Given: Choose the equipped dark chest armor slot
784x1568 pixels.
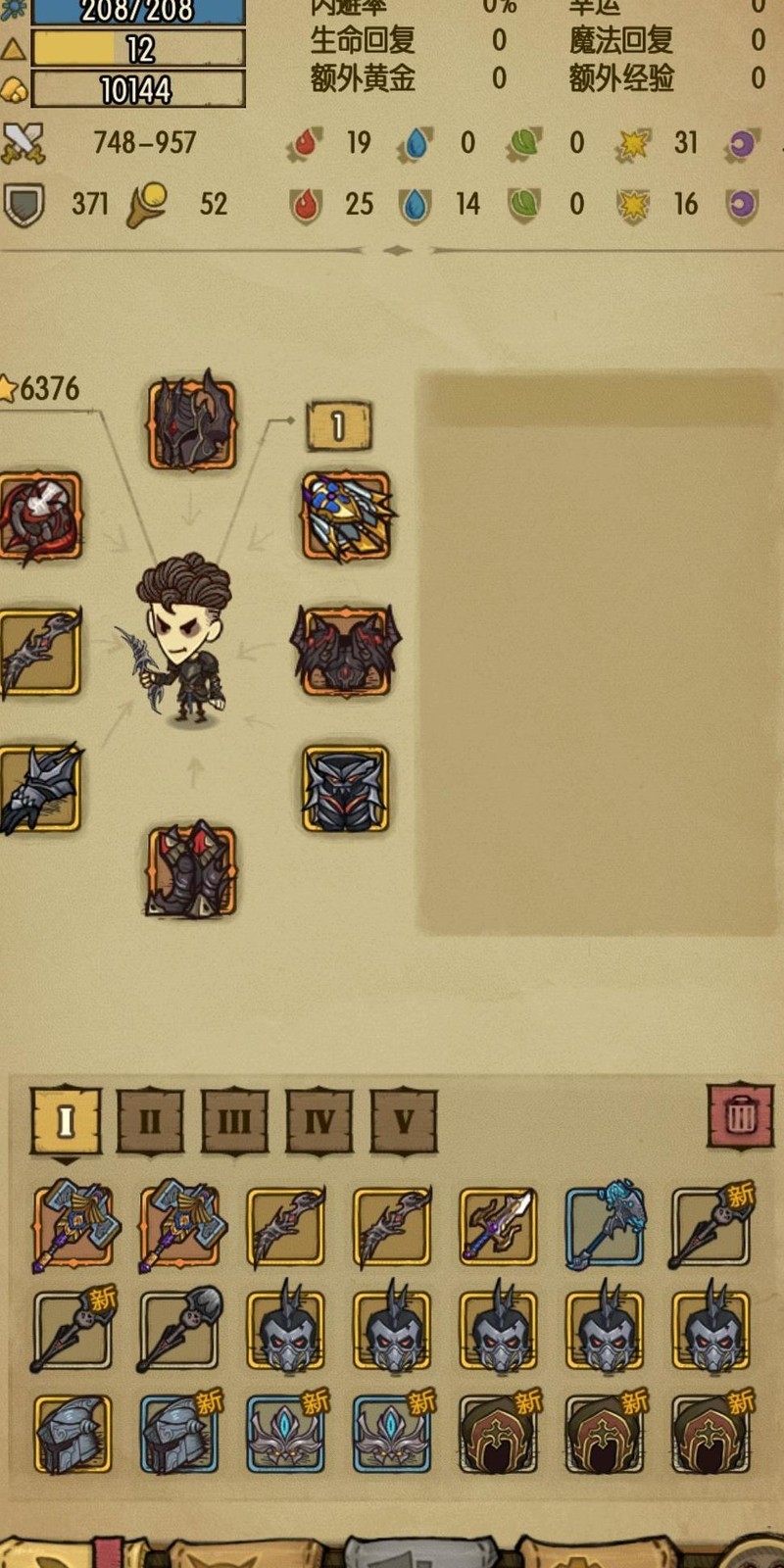Looking at the screenshot, I should pos(346,790).
